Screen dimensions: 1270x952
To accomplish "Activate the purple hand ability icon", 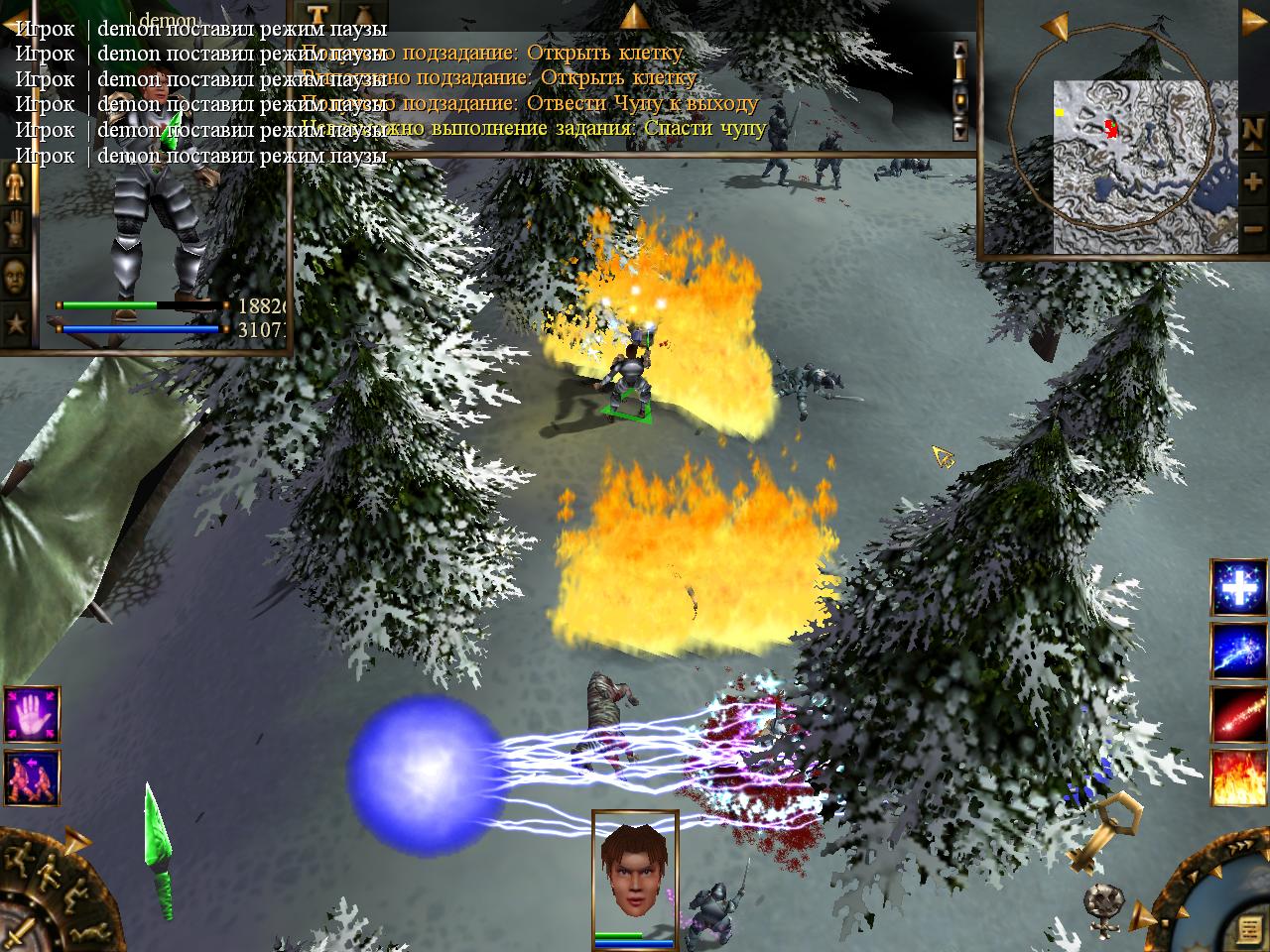I will click(32, 713).
